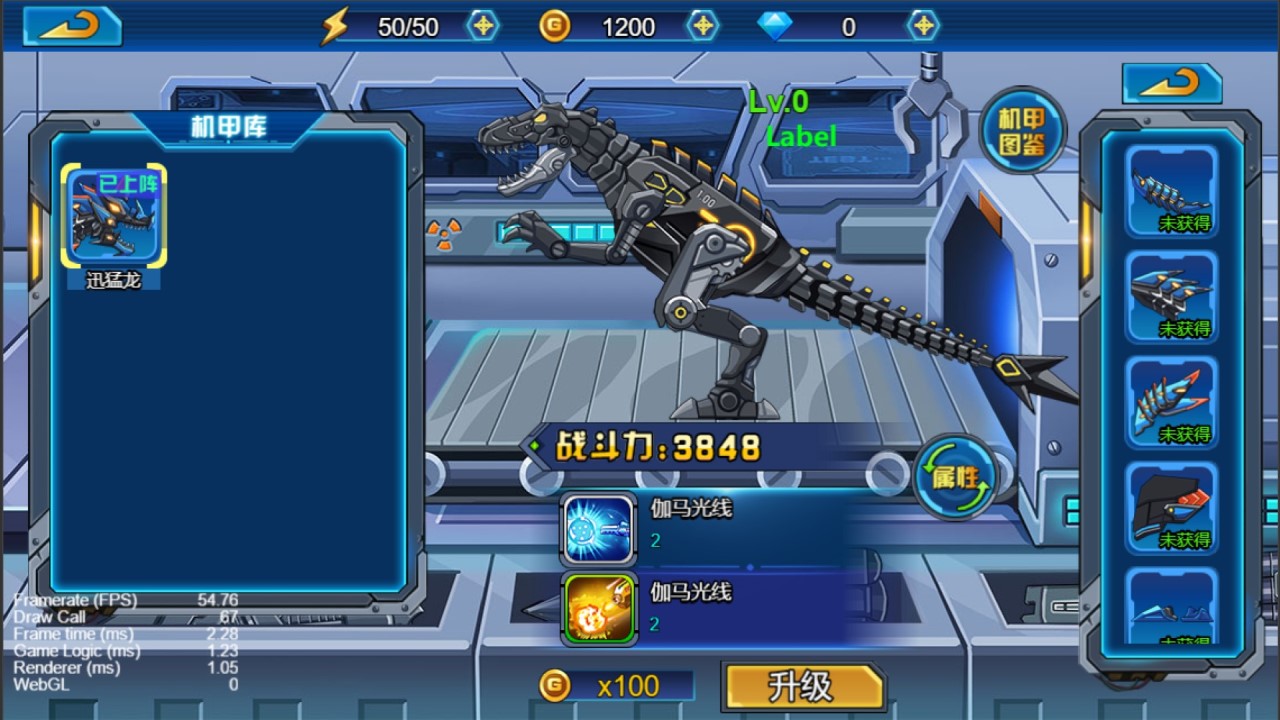
Task: Select the blue gamma ray skill icon
Action: [599, 529]
